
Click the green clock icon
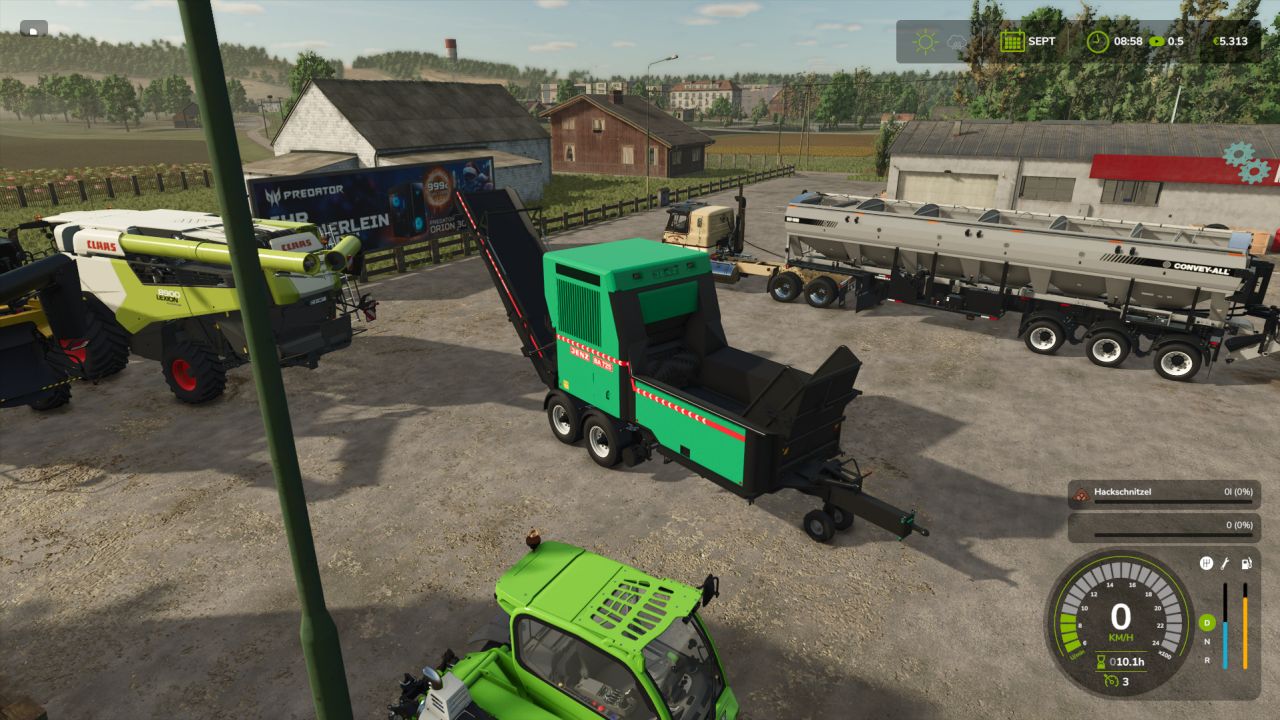pyautogui.click(x=1097, y=42)
